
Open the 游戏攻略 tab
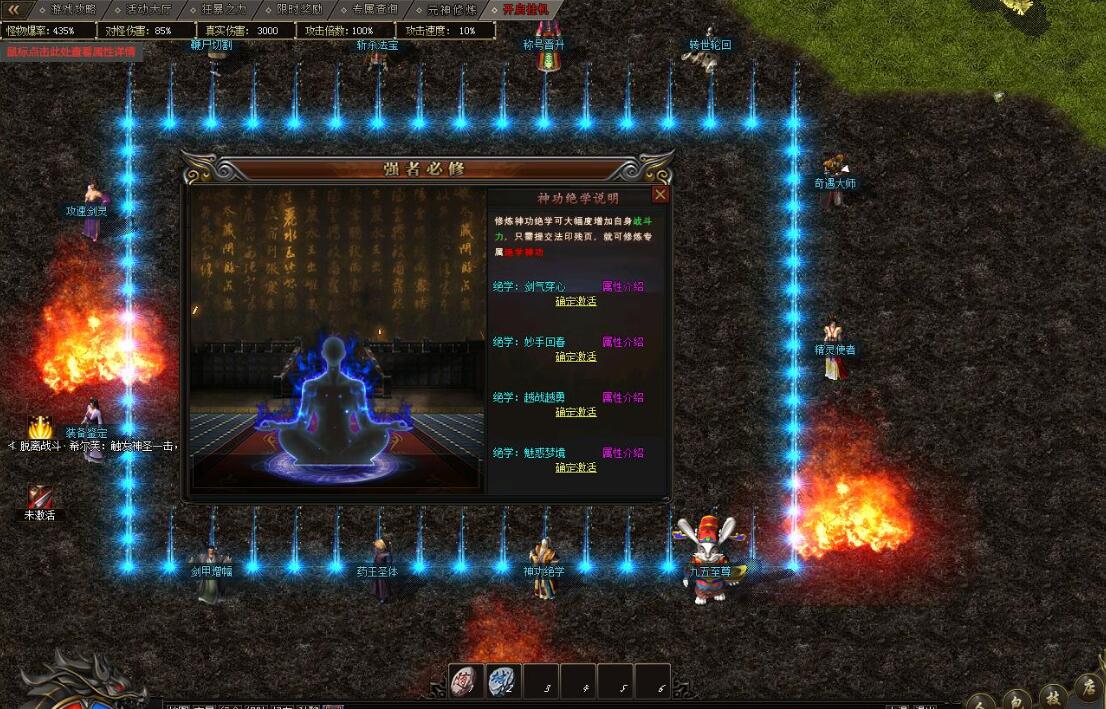coord(73,9)
